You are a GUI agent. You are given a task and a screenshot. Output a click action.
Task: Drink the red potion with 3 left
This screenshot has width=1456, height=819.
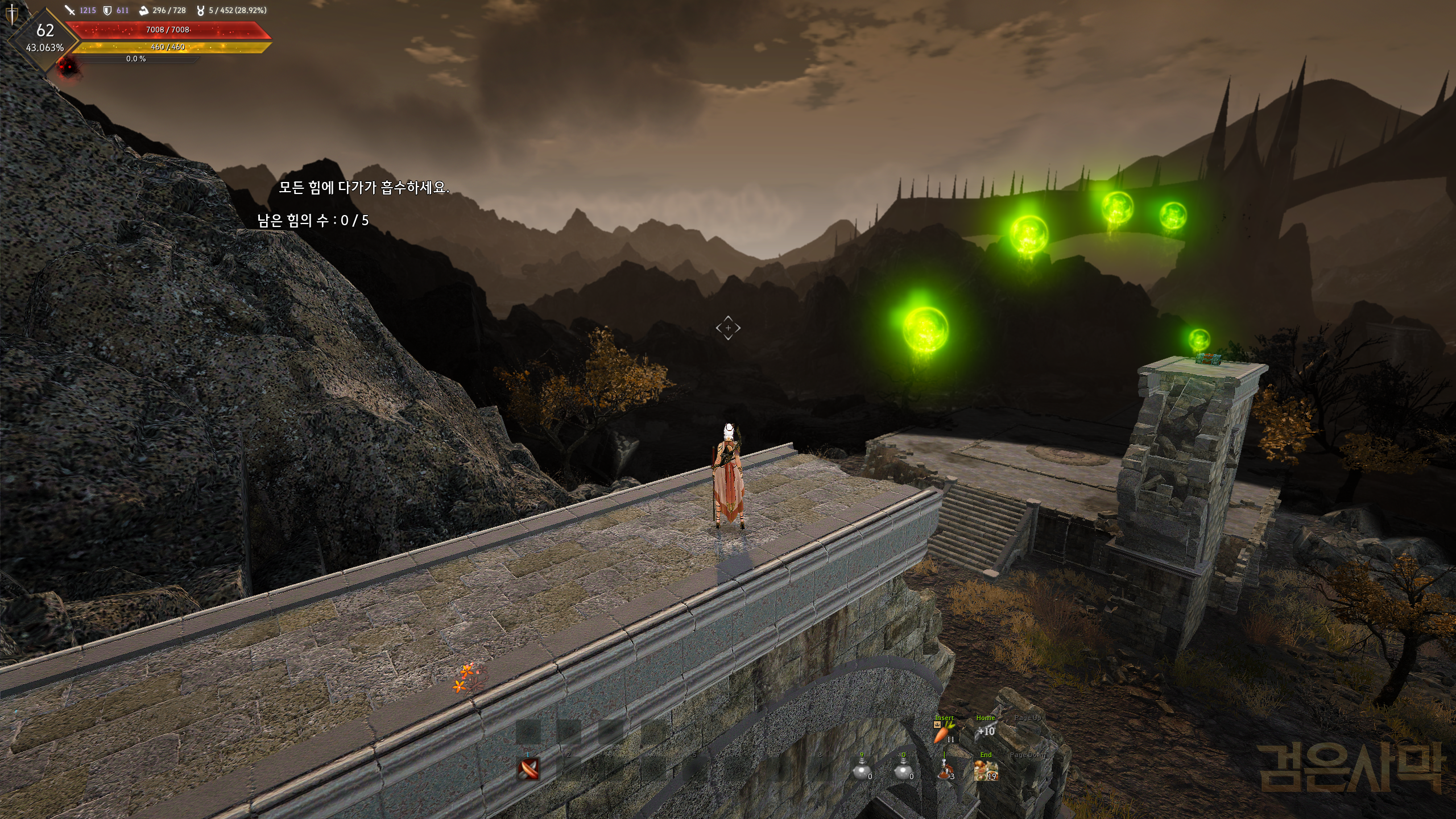[x=945, y=770]
